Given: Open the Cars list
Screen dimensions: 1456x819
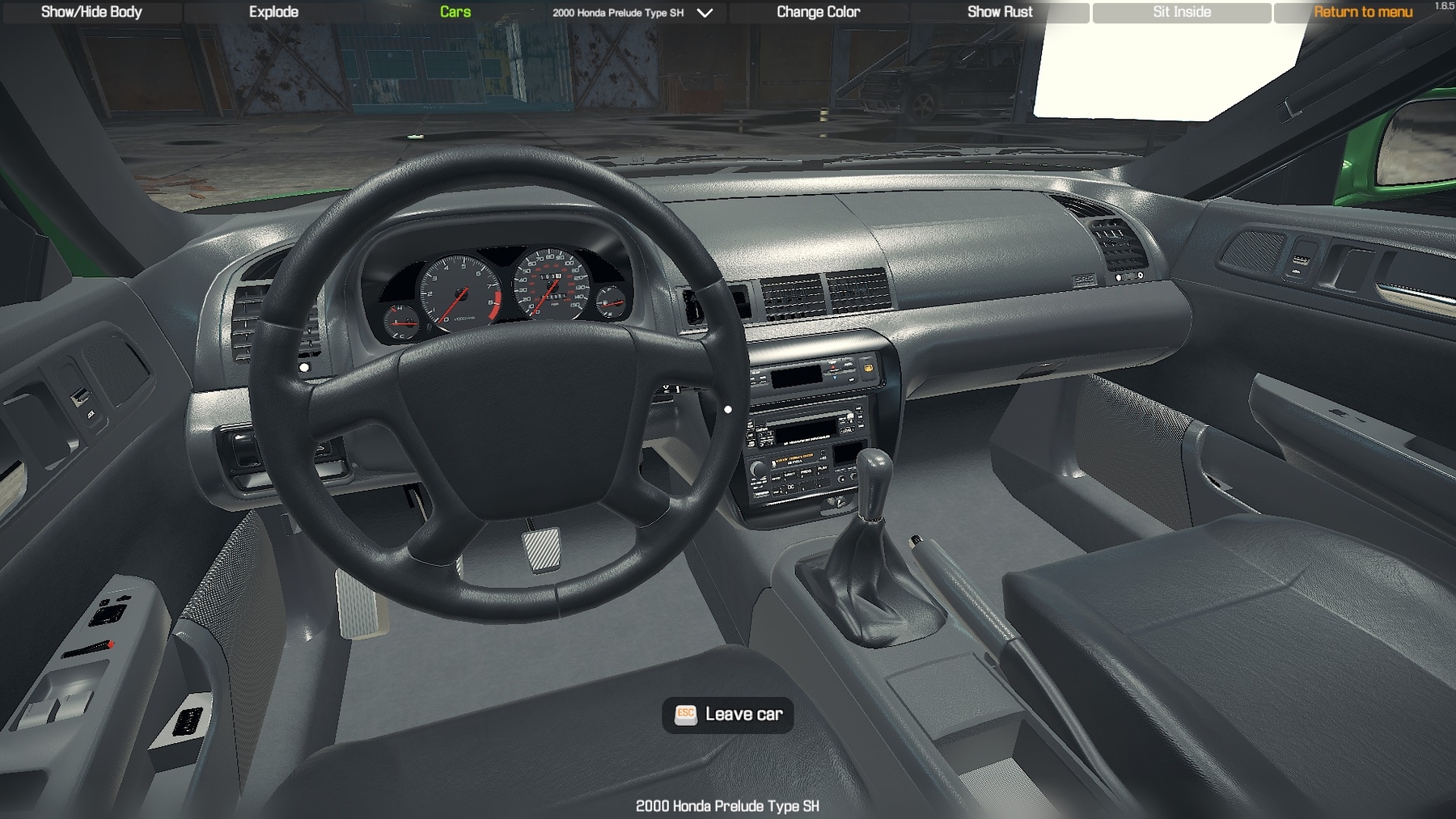Looking at the screenshot, I should [455, 12].
